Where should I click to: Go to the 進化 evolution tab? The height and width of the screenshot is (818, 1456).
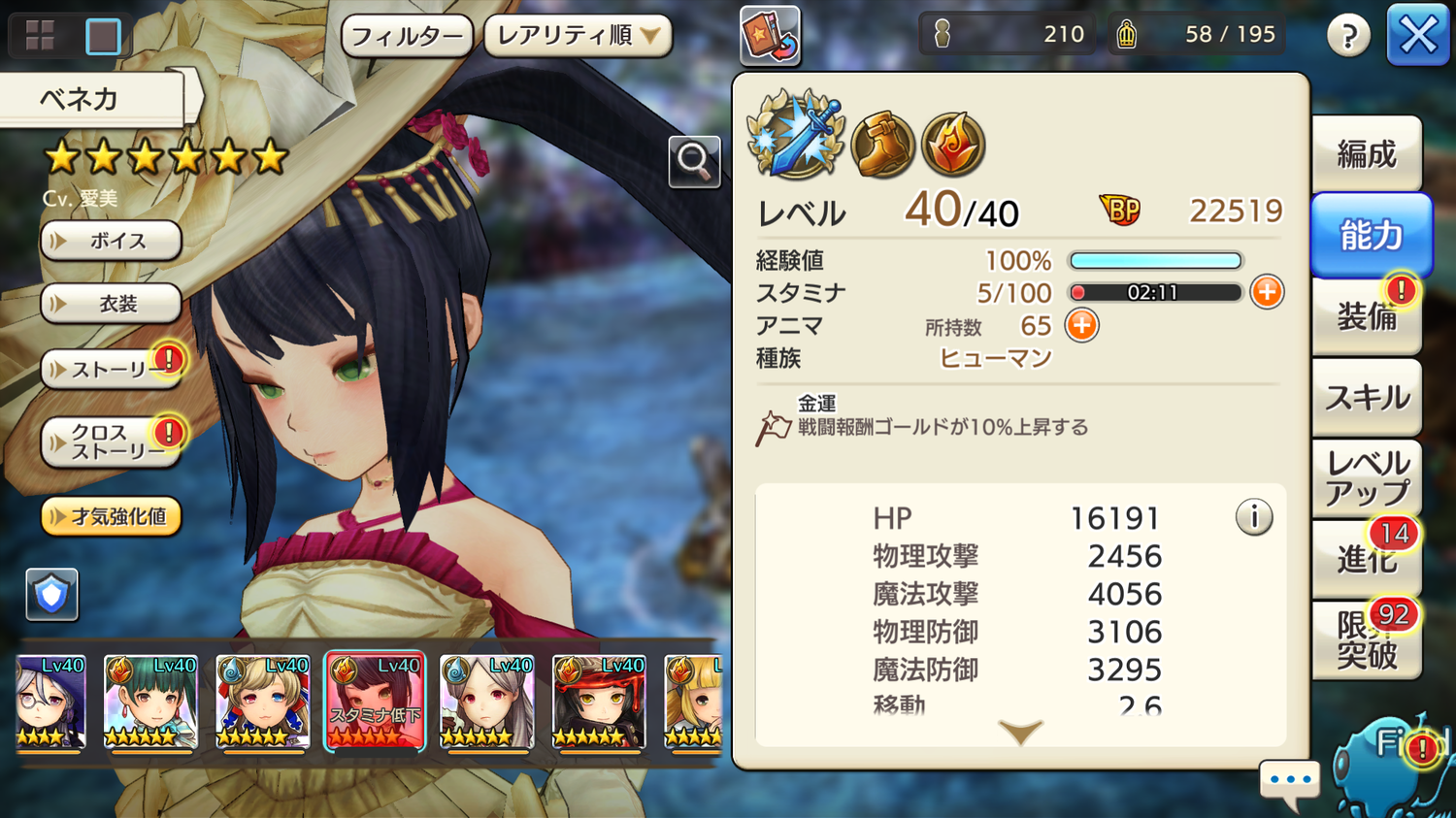(1367, 559)
